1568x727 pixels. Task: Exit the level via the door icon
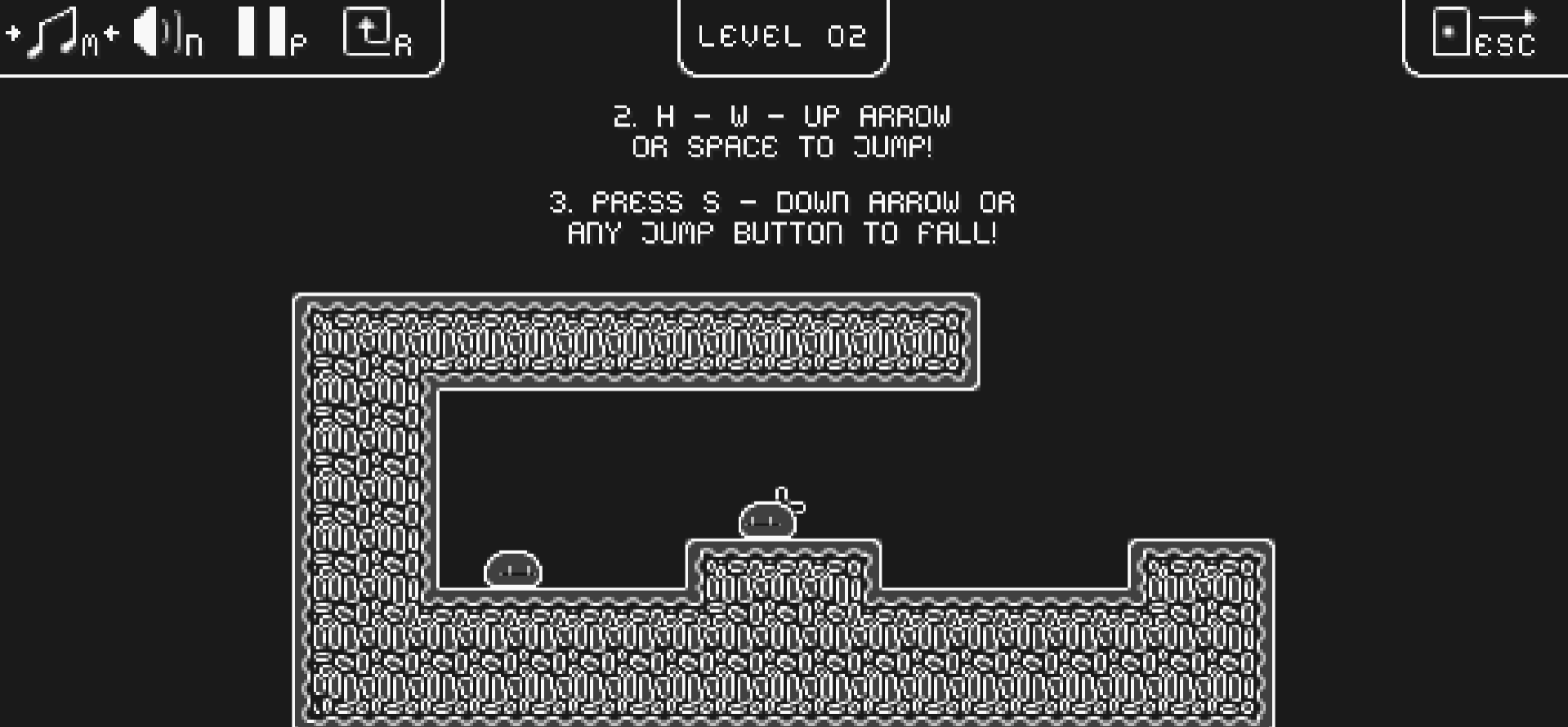tap(1451, 33)
